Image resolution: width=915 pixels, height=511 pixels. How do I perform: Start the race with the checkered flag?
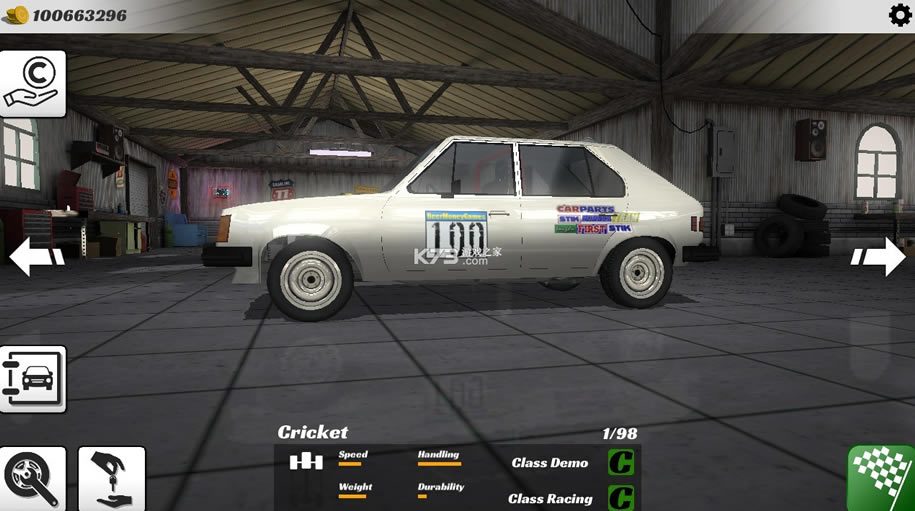click(881, 478)
